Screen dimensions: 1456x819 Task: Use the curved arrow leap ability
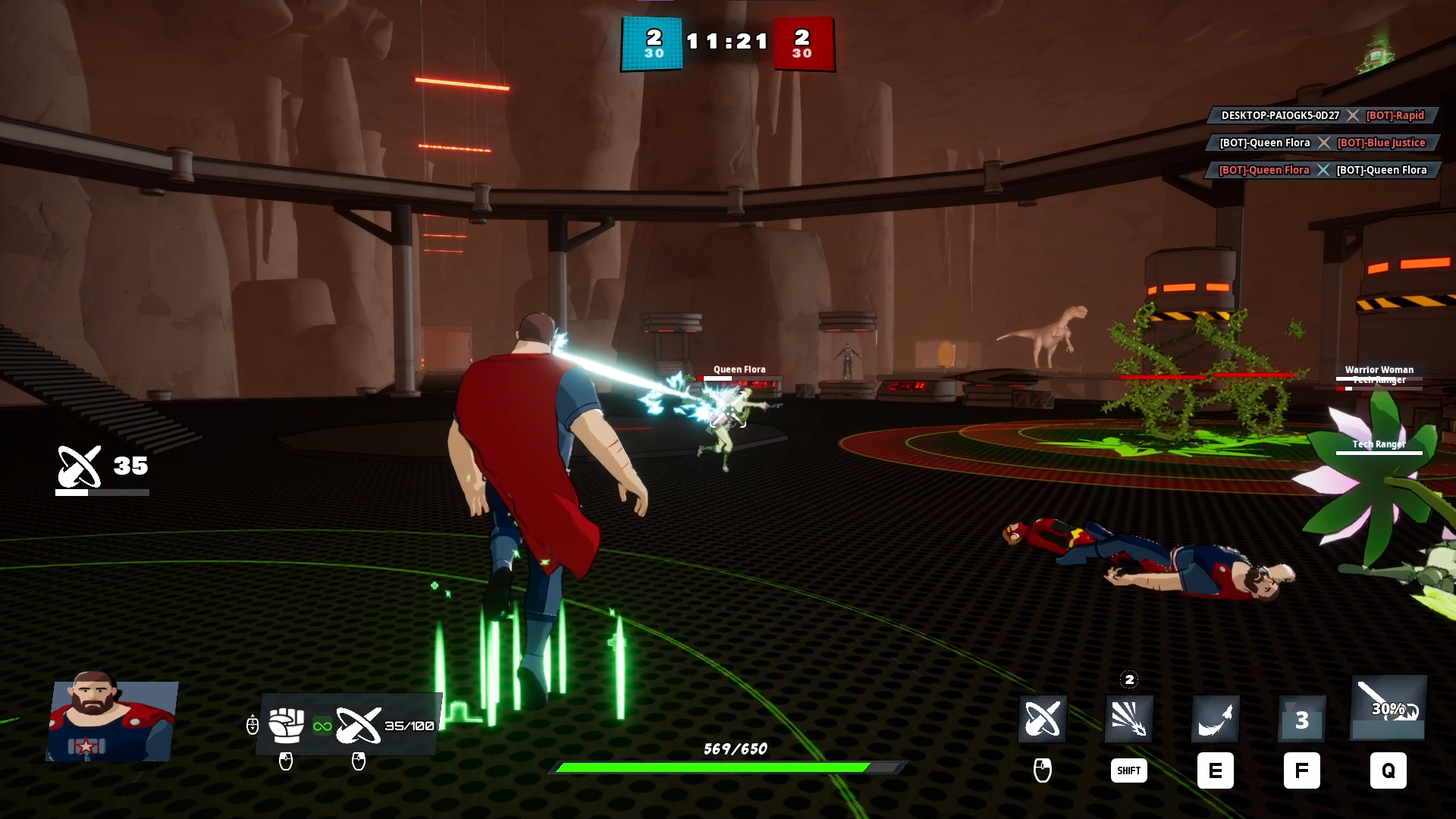tap(1215, 718)
